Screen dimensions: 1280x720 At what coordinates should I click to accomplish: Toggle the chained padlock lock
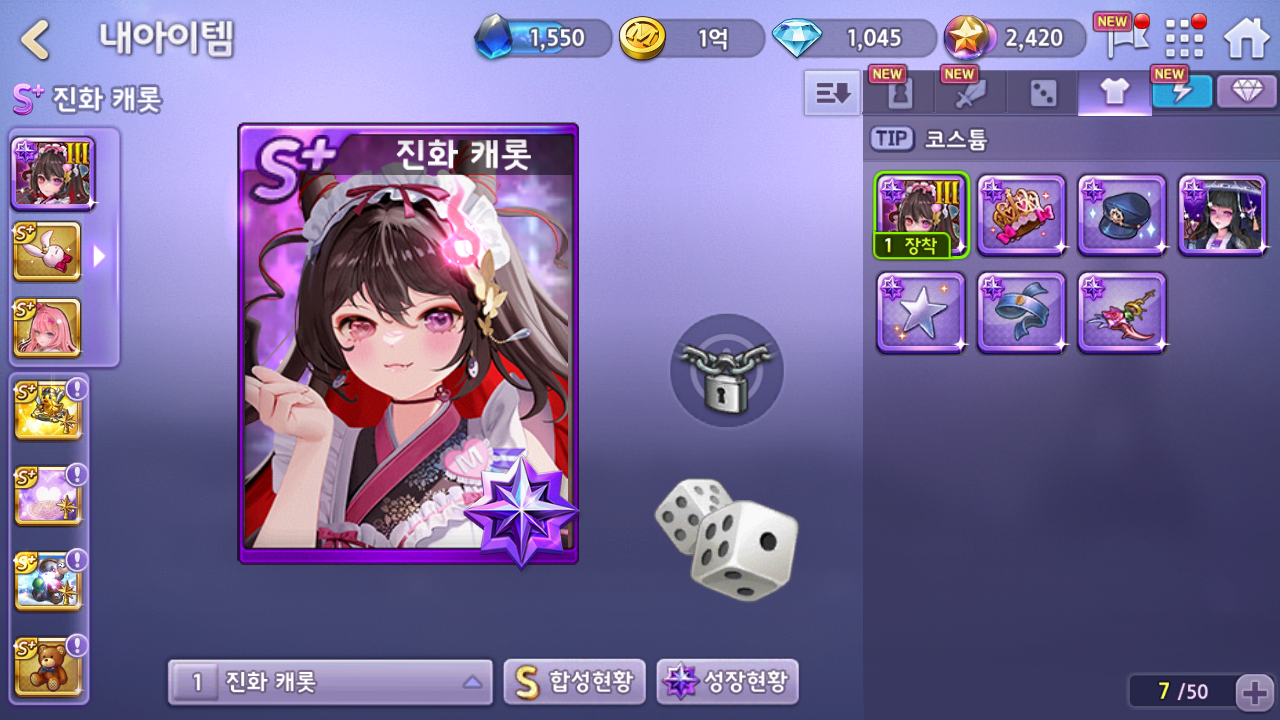(727, 371)
